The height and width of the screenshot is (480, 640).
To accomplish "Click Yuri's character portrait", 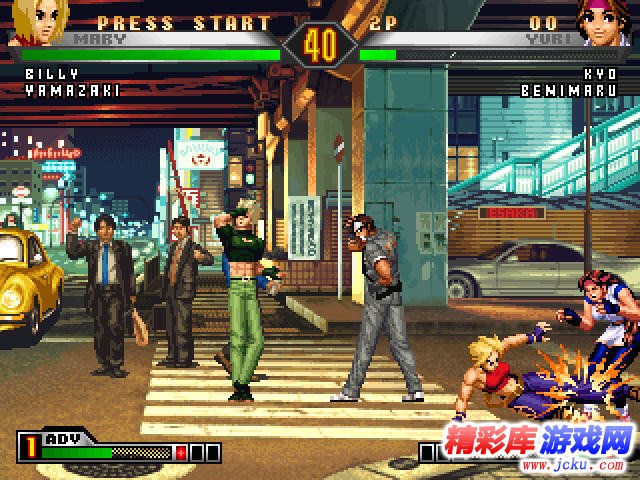I will [x=606, y=24].
